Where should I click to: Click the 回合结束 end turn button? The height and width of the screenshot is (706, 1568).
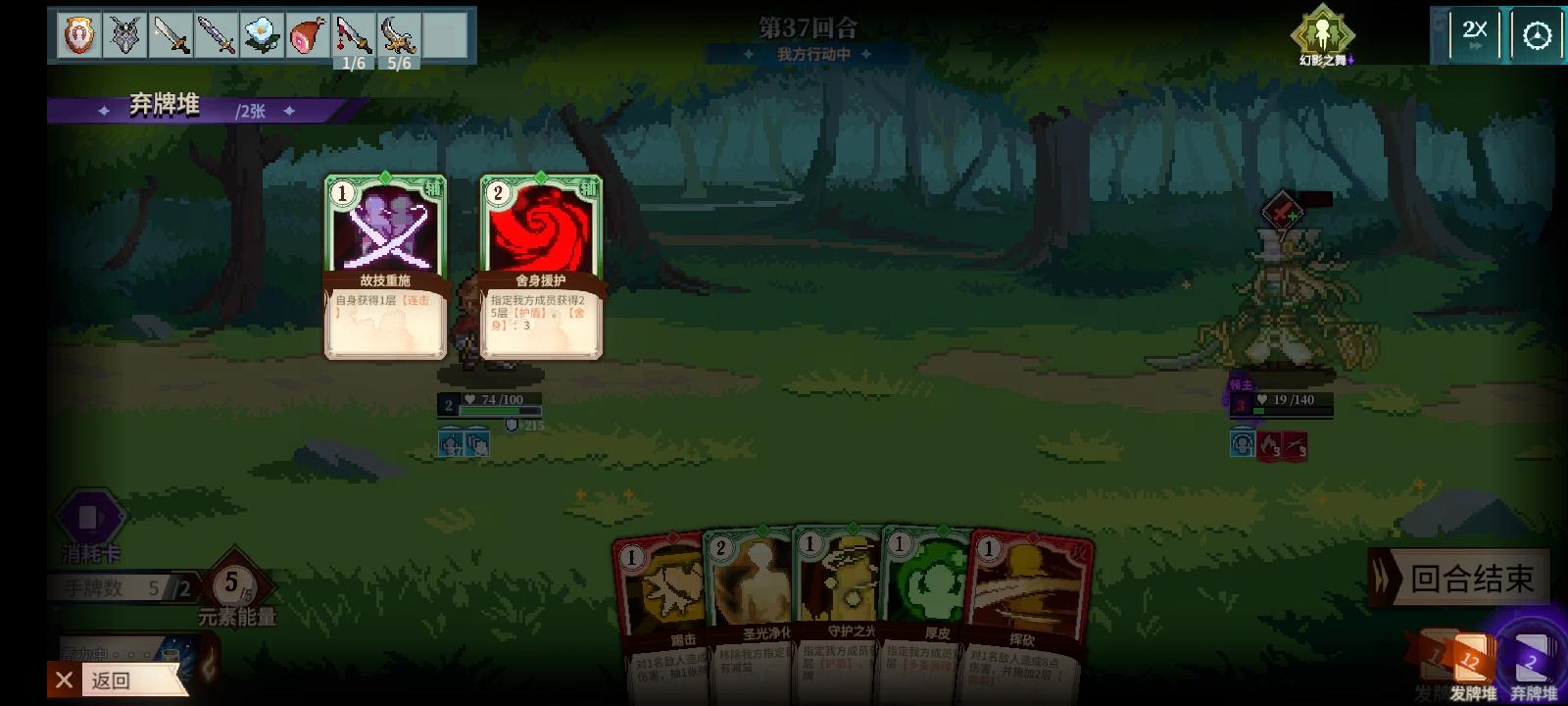point(1461,580)
